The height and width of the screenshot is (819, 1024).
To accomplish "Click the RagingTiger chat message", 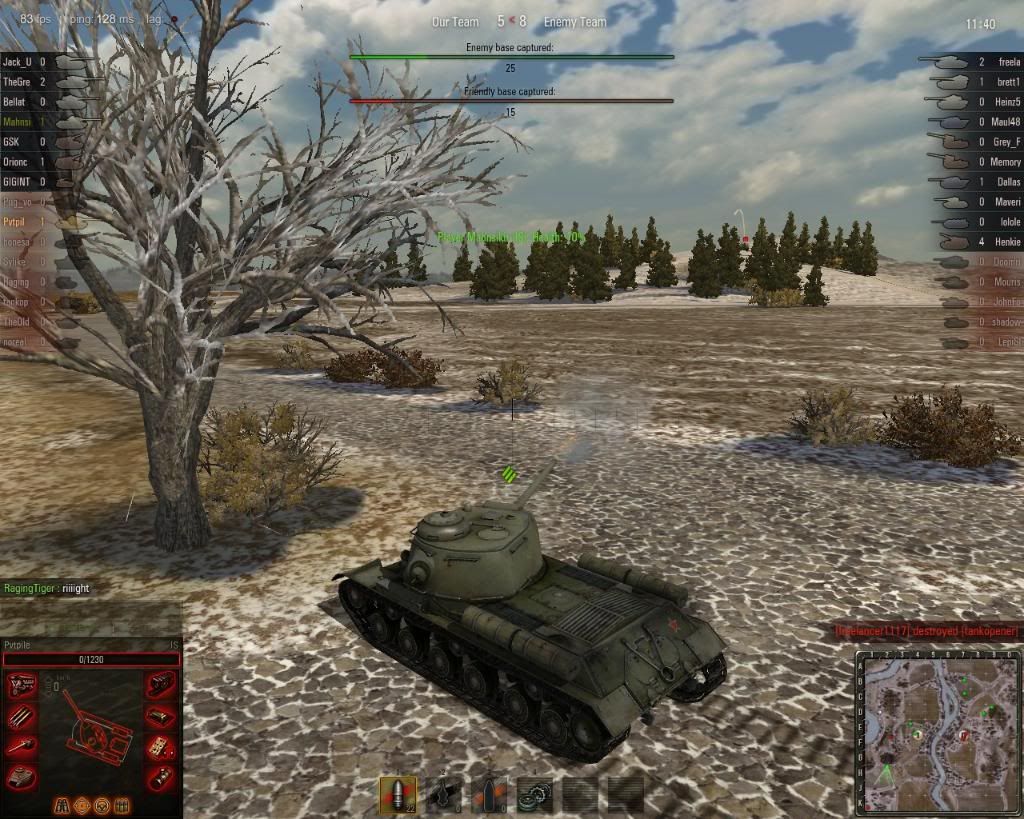I will [x=46, y=589].
